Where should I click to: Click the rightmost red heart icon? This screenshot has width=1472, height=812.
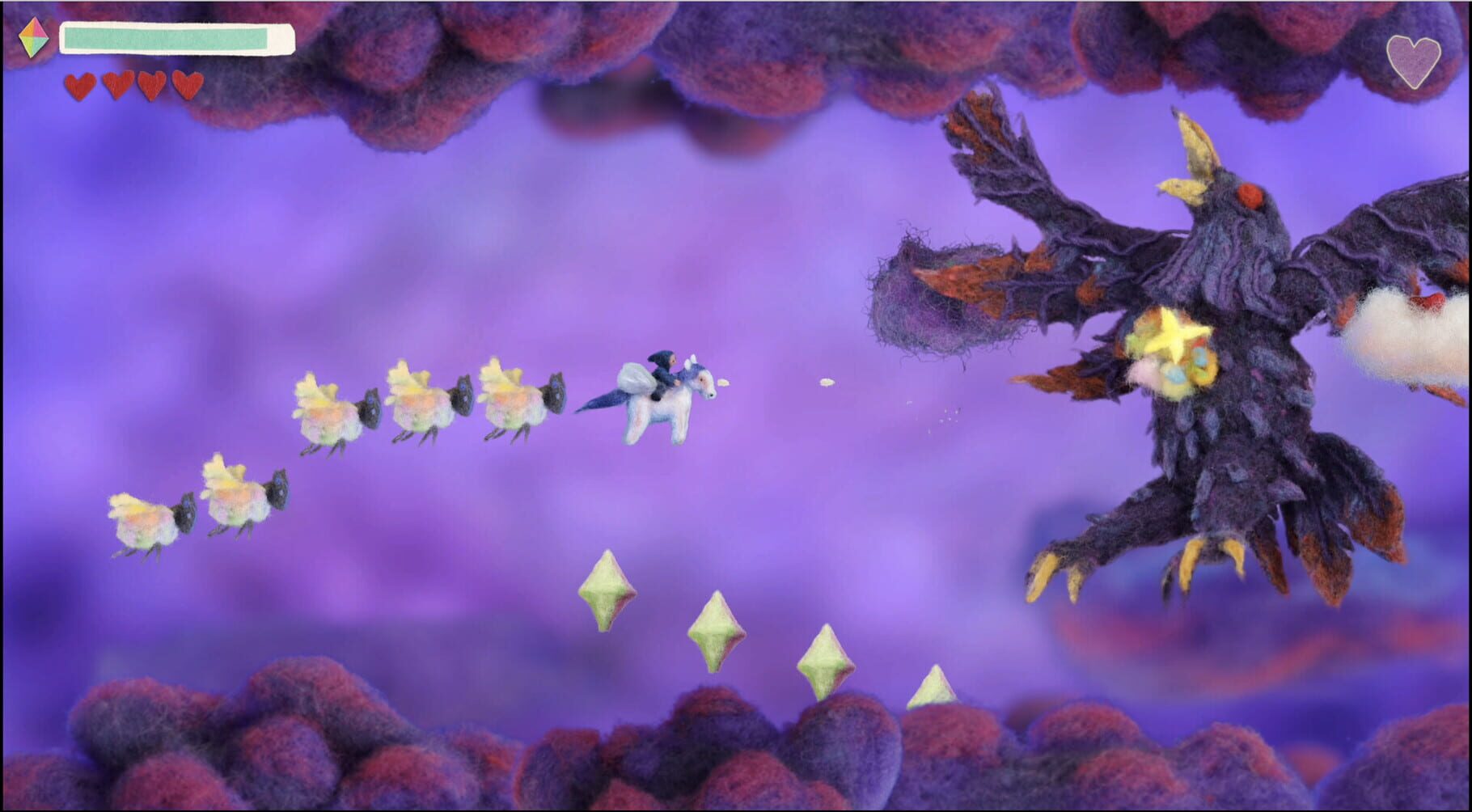(x=187, y=84)
